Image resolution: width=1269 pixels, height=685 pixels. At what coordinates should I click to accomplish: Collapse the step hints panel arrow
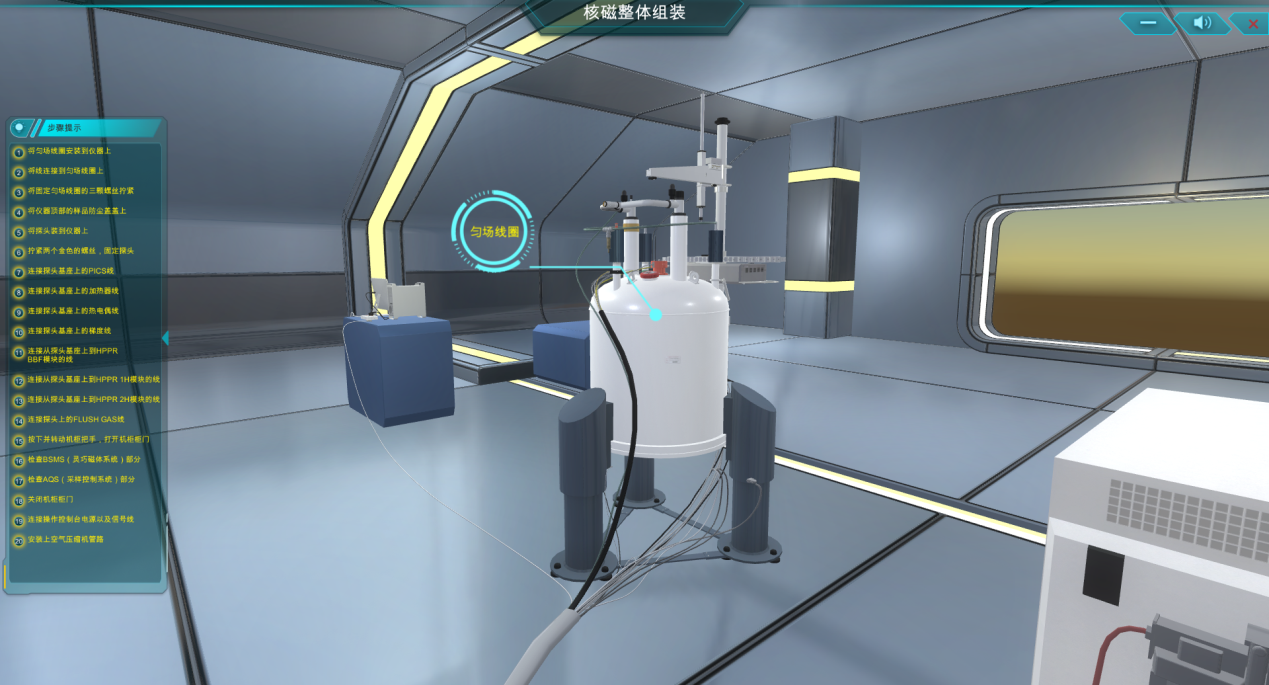click(165, 338)
